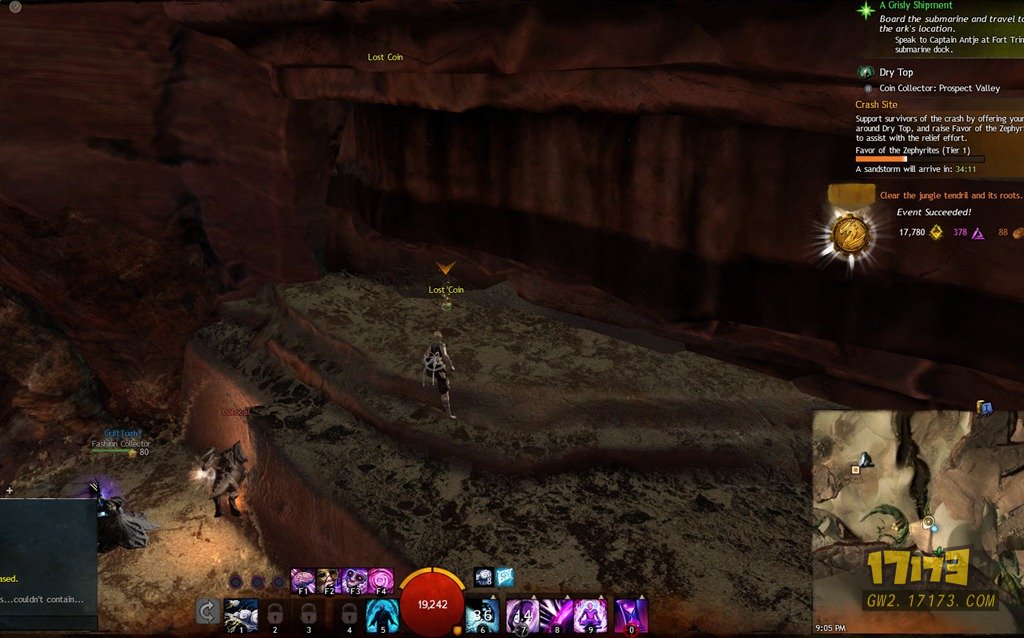Select the Crash Site event heading
This screenshot has width=1024, height=638.
pyautogui.click(x=876, y=104)
